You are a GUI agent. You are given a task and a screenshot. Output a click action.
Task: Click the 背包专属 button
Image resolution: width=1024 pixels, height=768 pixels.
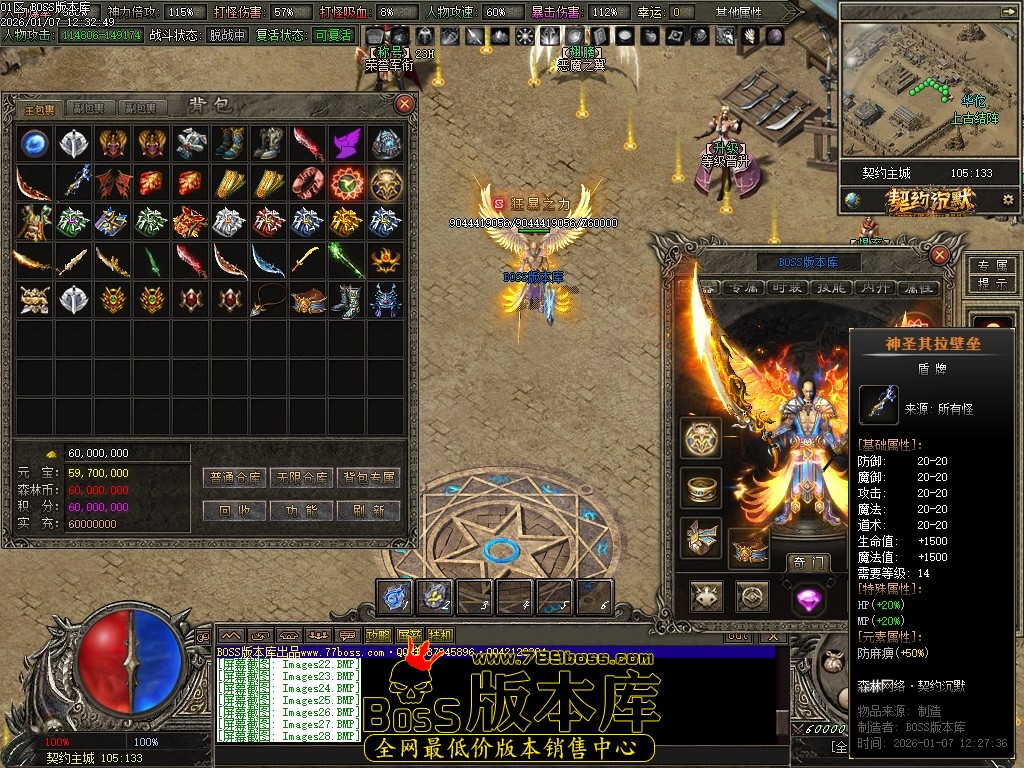click(368, 478)
